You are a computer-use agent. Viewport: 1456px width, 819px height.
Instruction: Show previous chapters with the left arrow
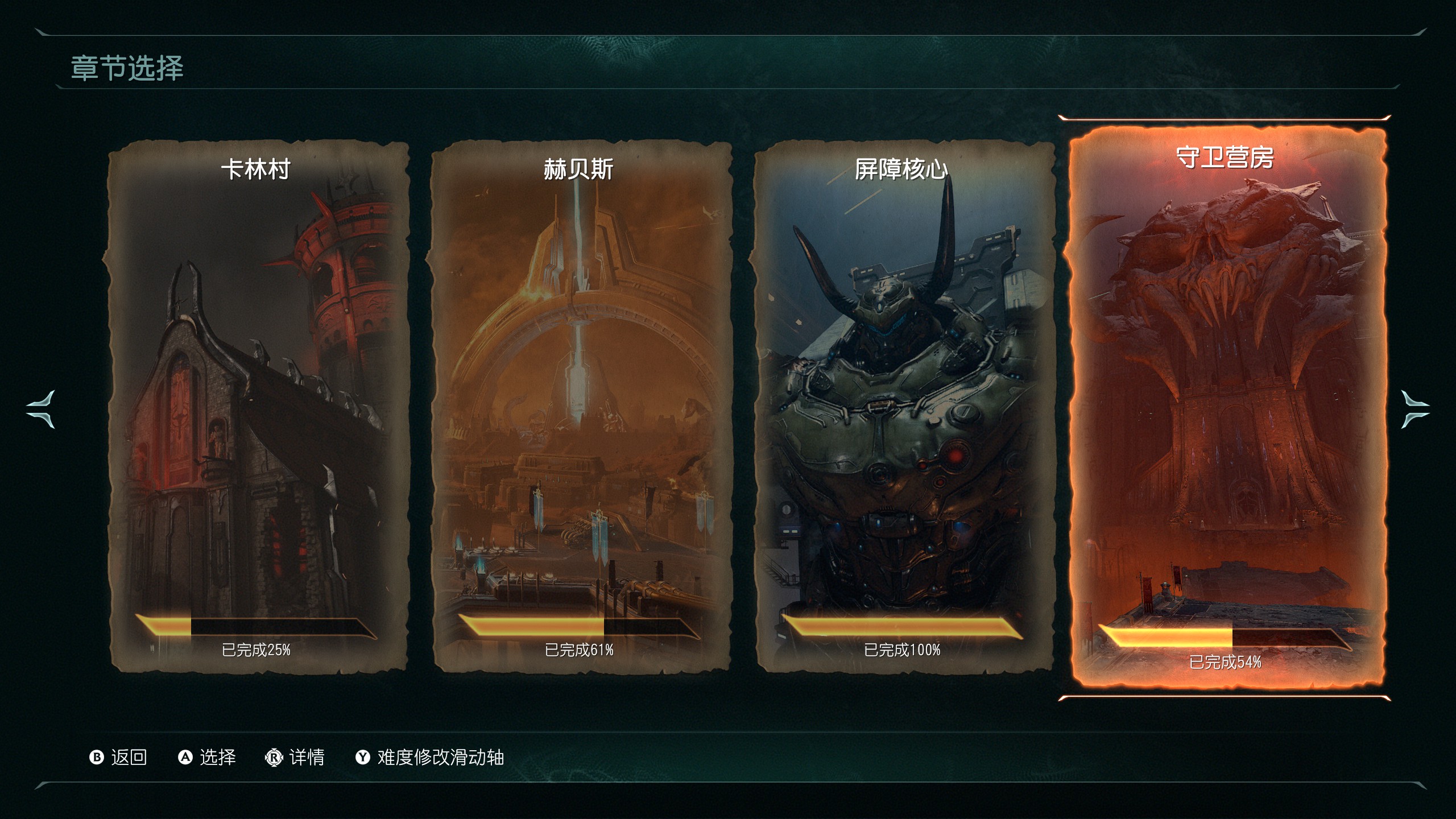41,409
